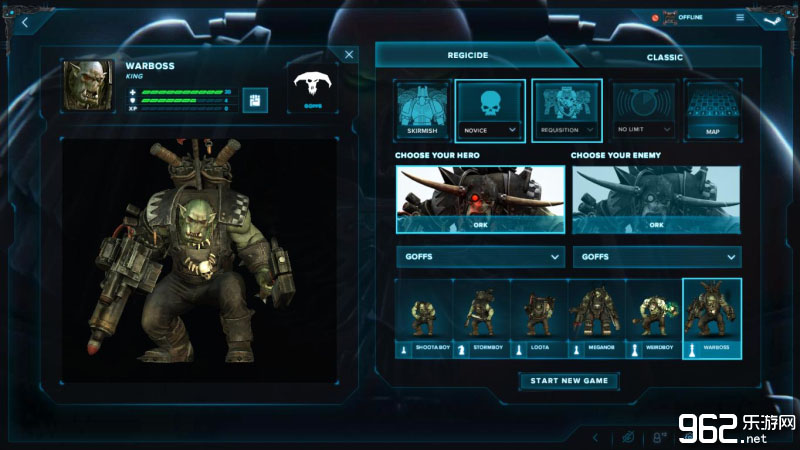800x450 pixels.
Task: Click the Choose Your Enemy Ork banner
Action: tap(656, 199)
